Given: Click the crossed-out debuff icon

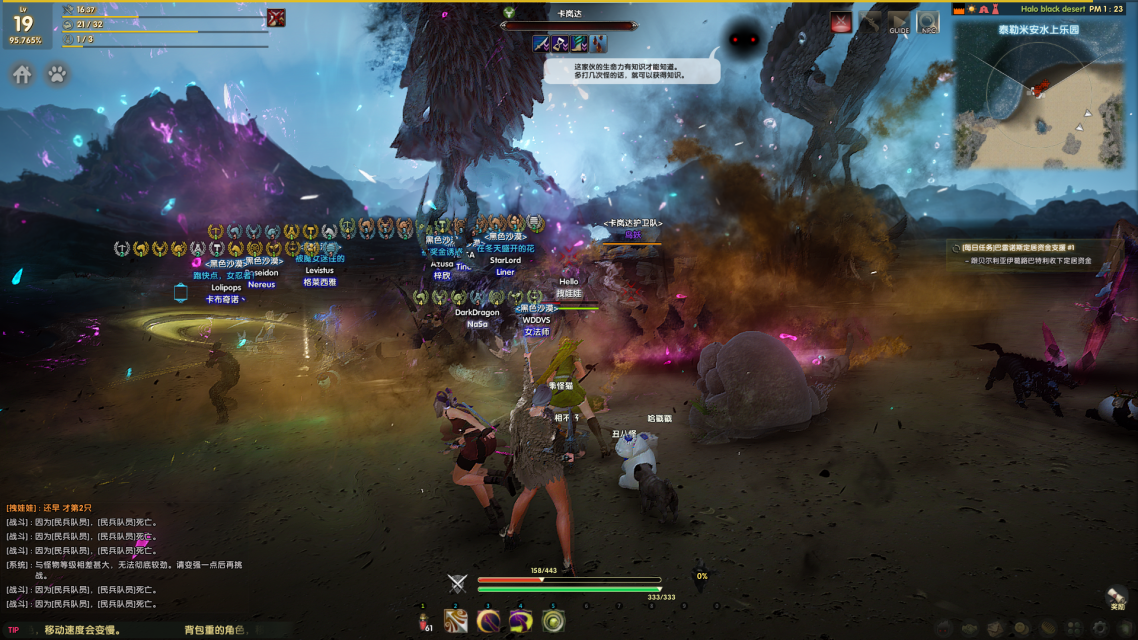Looking at the screenshot, I should 276,17.
